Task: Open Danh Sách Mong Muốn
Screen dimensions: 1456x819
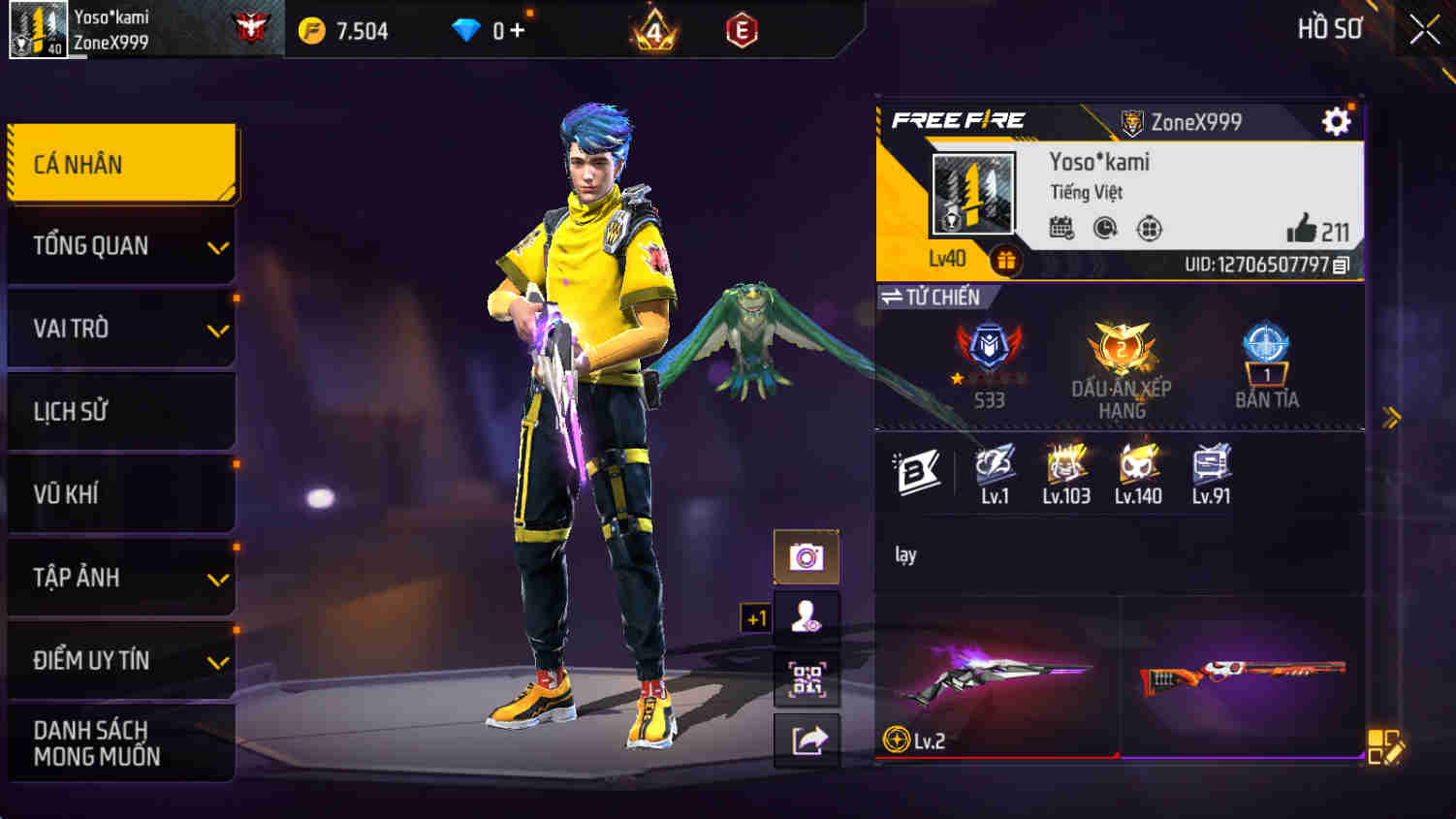Action: pos(121,742)
